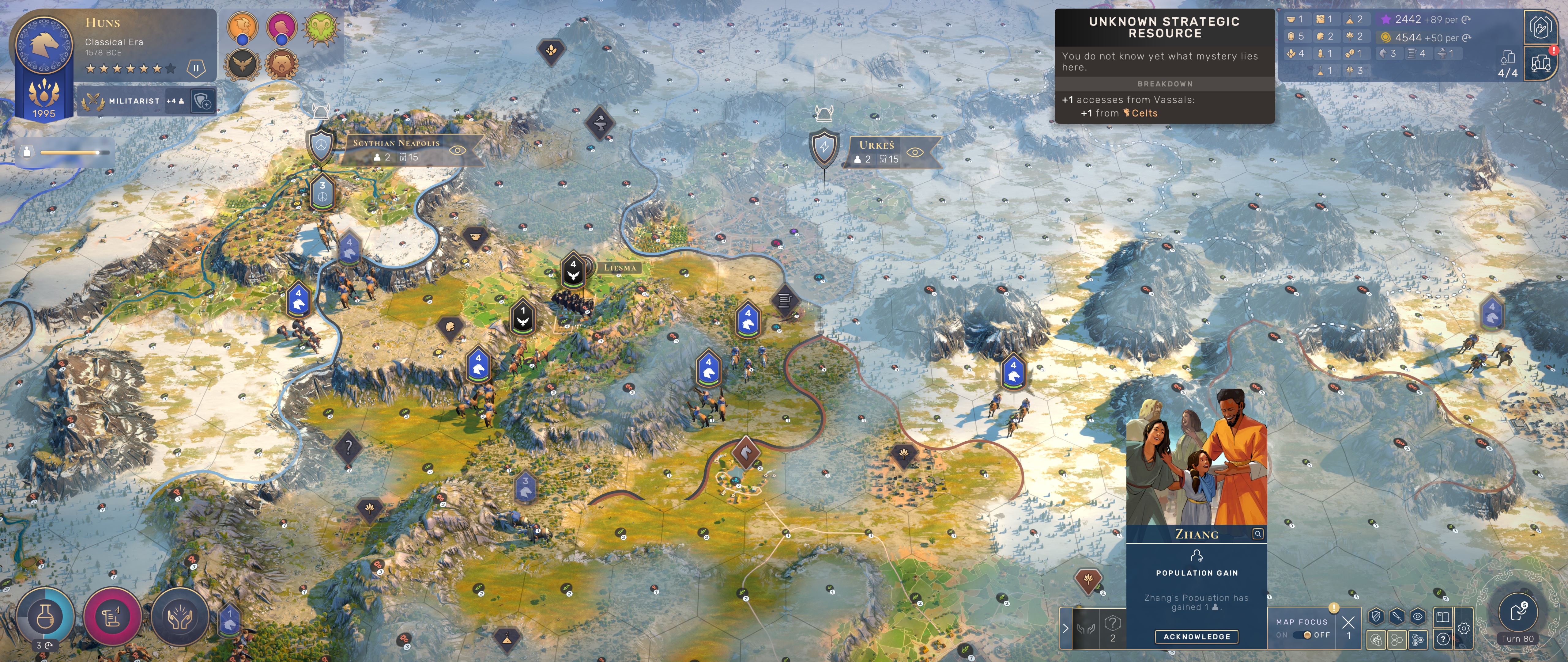This screenshot has width=1568, height=662.
Task: Open the research flask screen
Action: click(x=46, y=616)
